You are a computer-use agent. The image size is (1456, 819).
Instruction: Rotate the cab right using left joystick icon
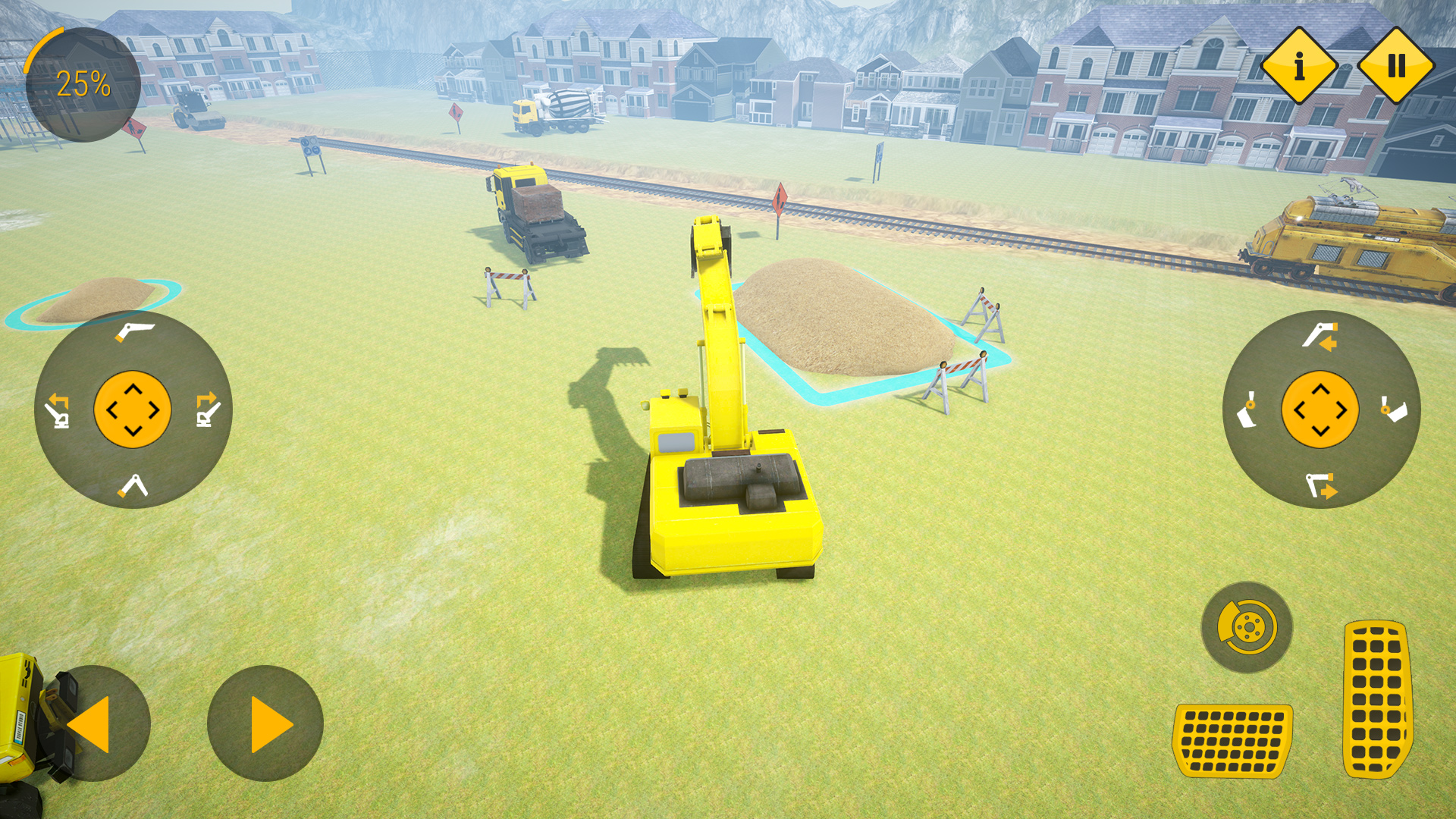point(208,410)
